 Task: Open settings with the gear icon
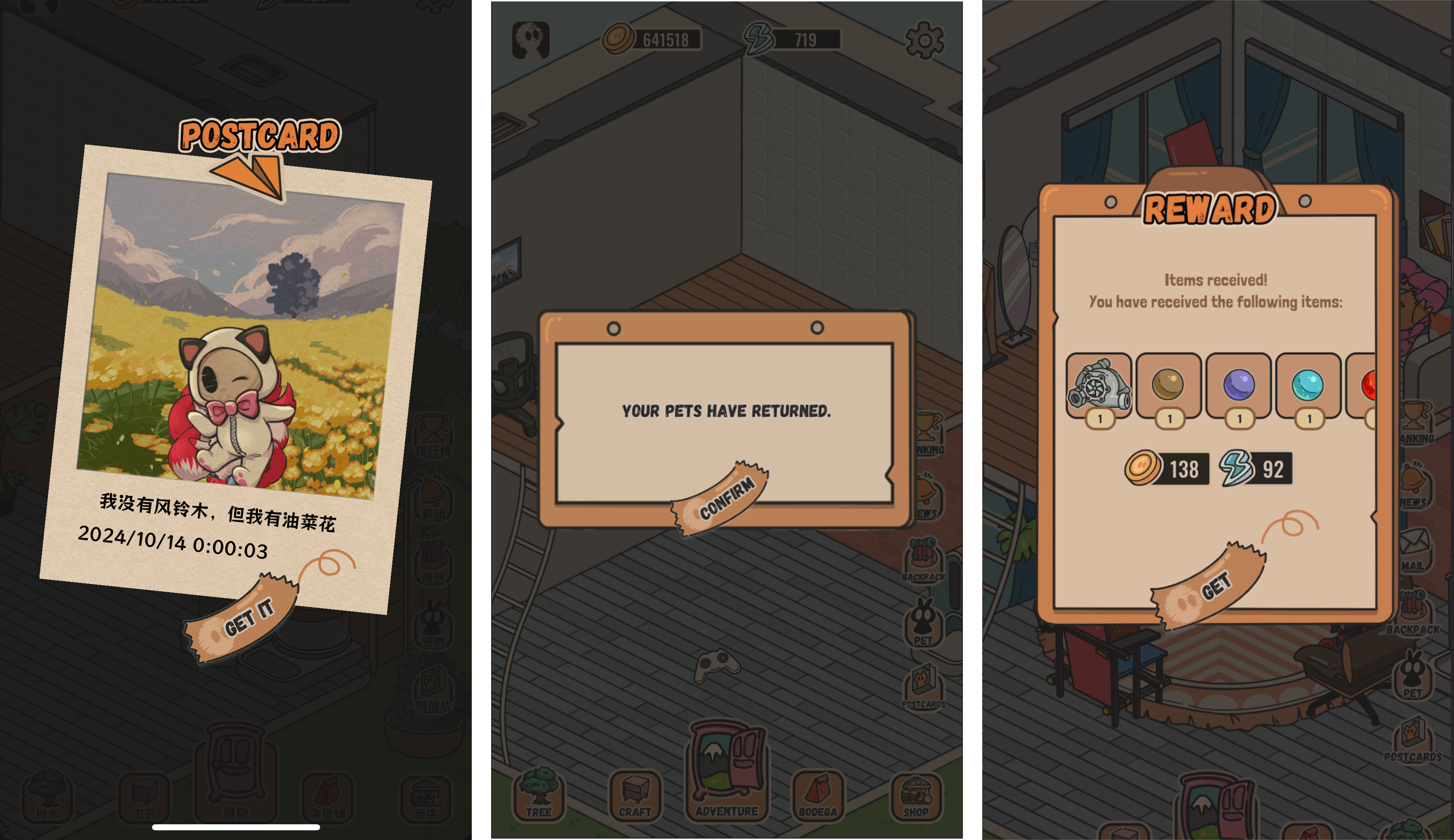[x=924, y=40]
